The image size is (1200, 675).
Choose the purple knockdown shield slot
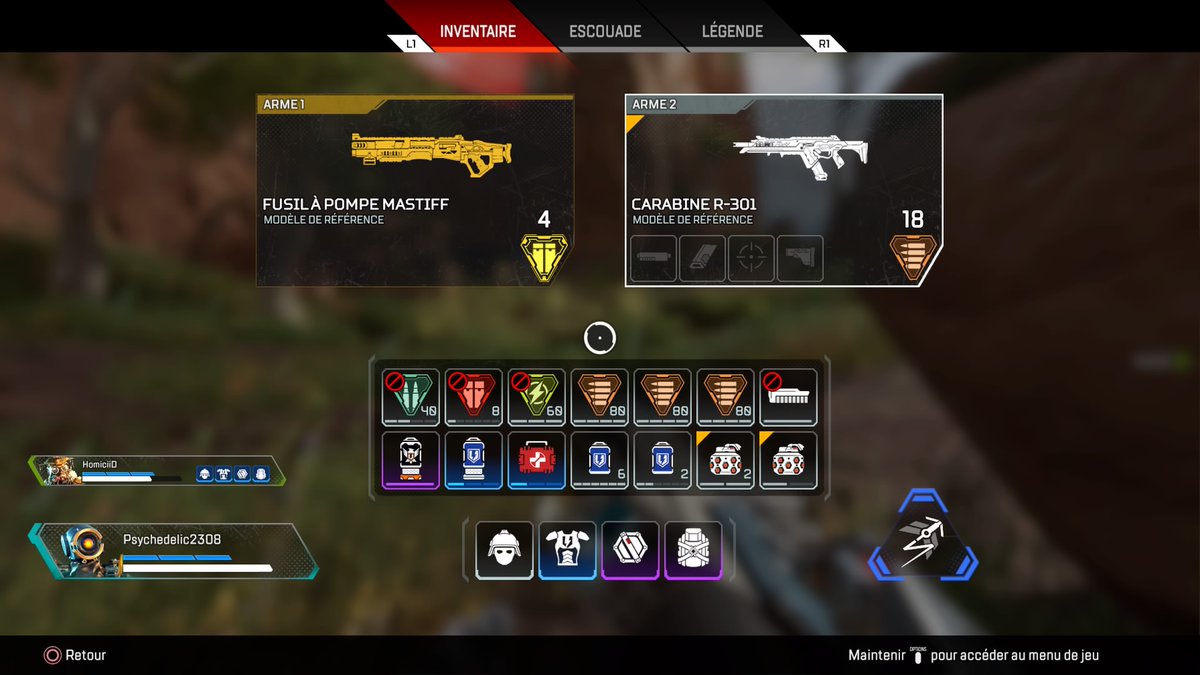coord(630,549)
